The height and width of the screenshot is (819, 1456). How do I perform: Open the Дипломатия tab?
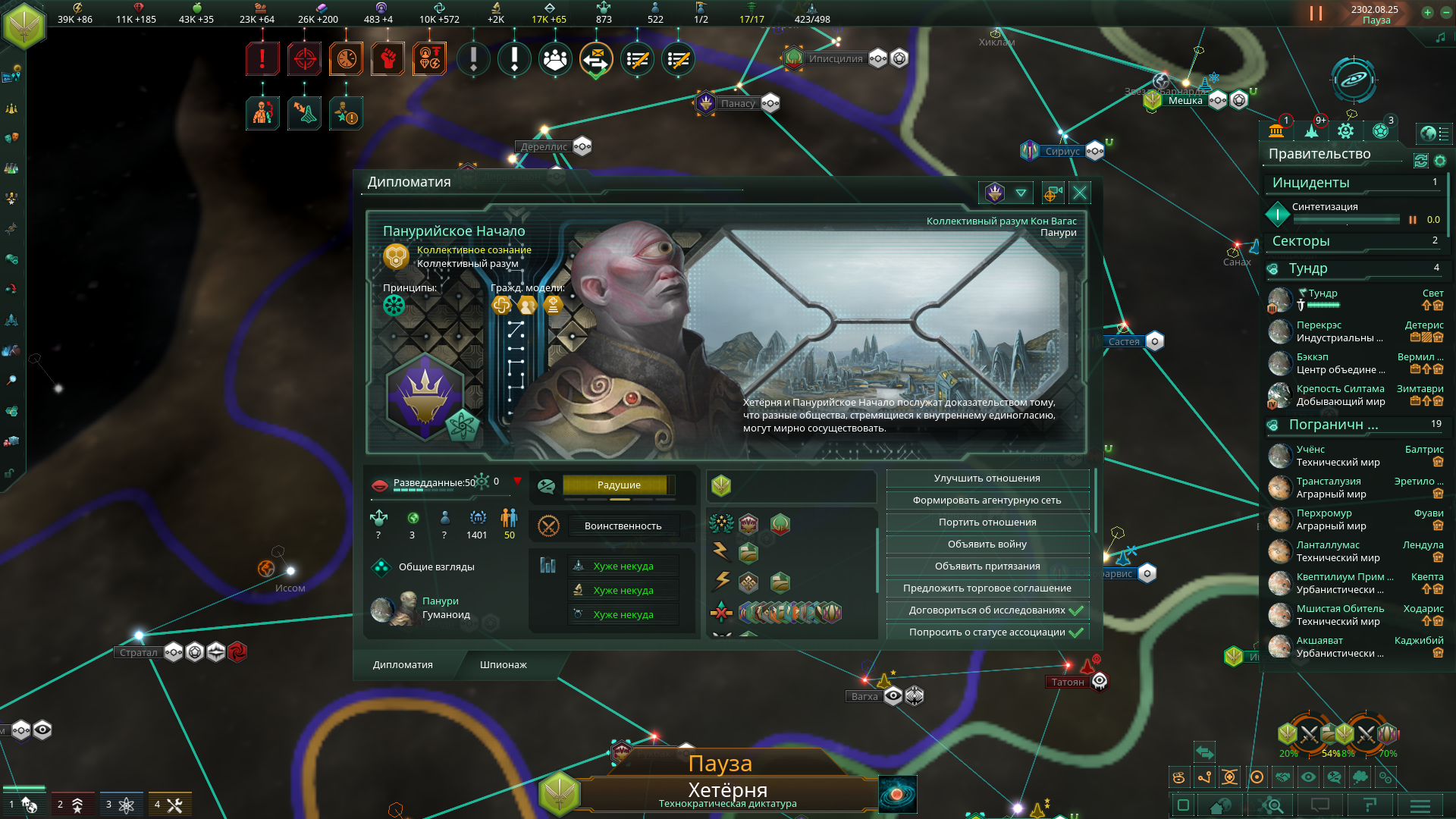point(403,665)
